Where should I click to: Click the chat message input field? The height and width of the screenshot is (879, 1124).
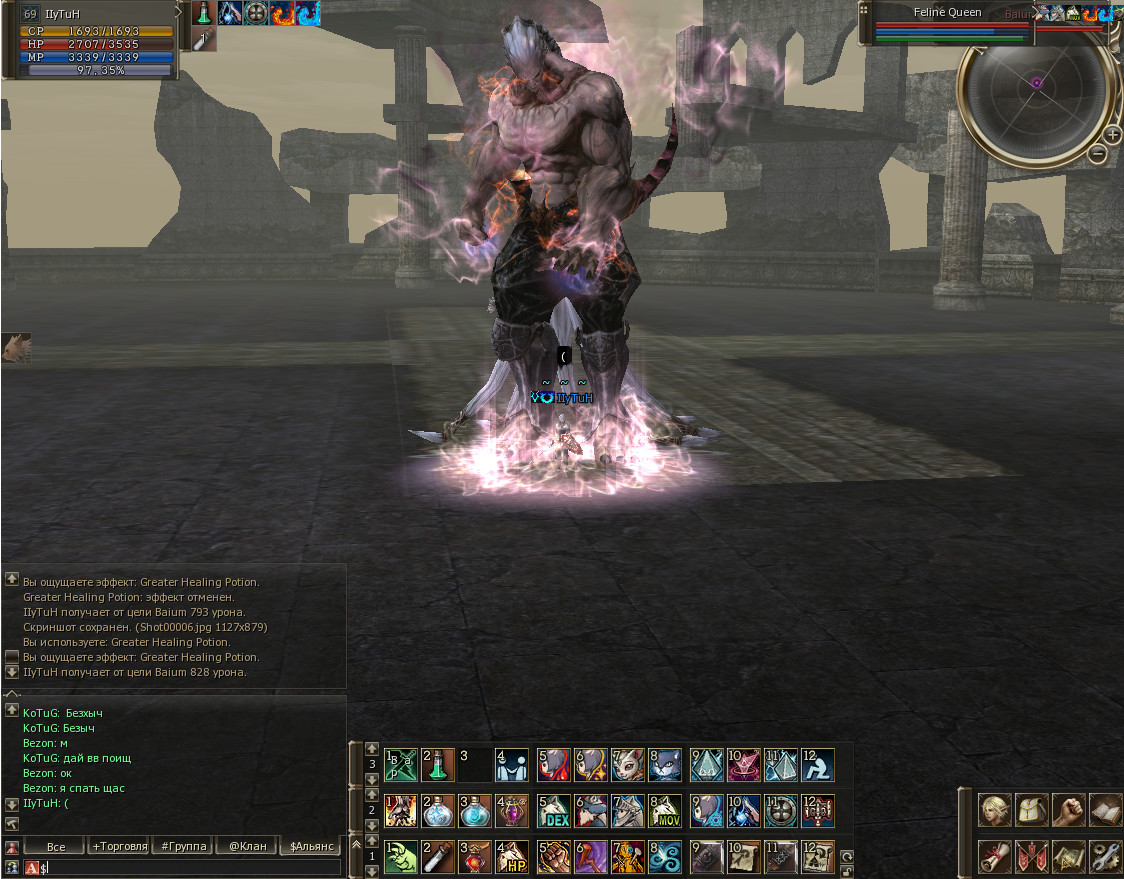[x=190, y=868]
